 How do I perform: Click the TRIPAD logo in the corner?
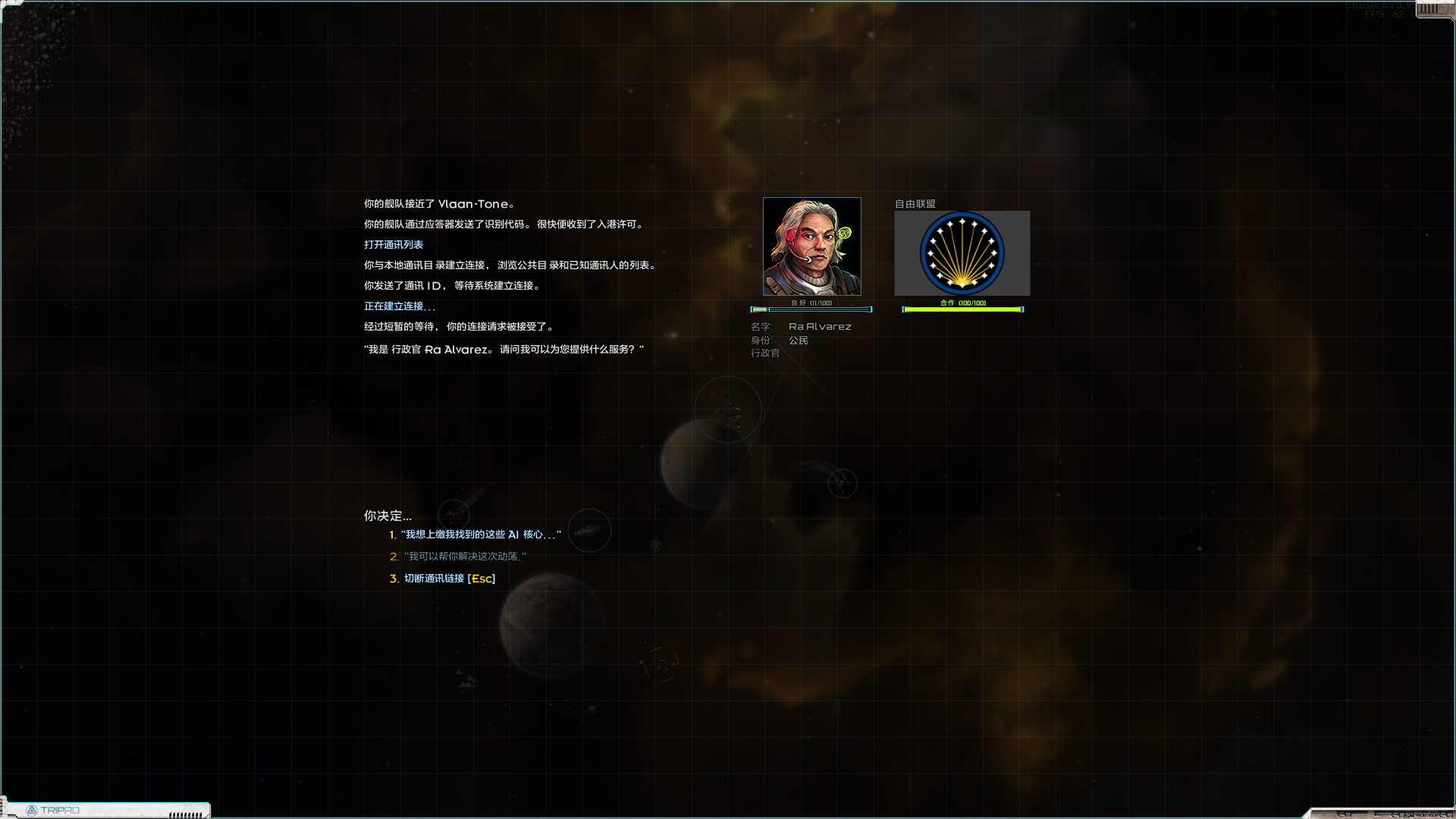[61, 810]
